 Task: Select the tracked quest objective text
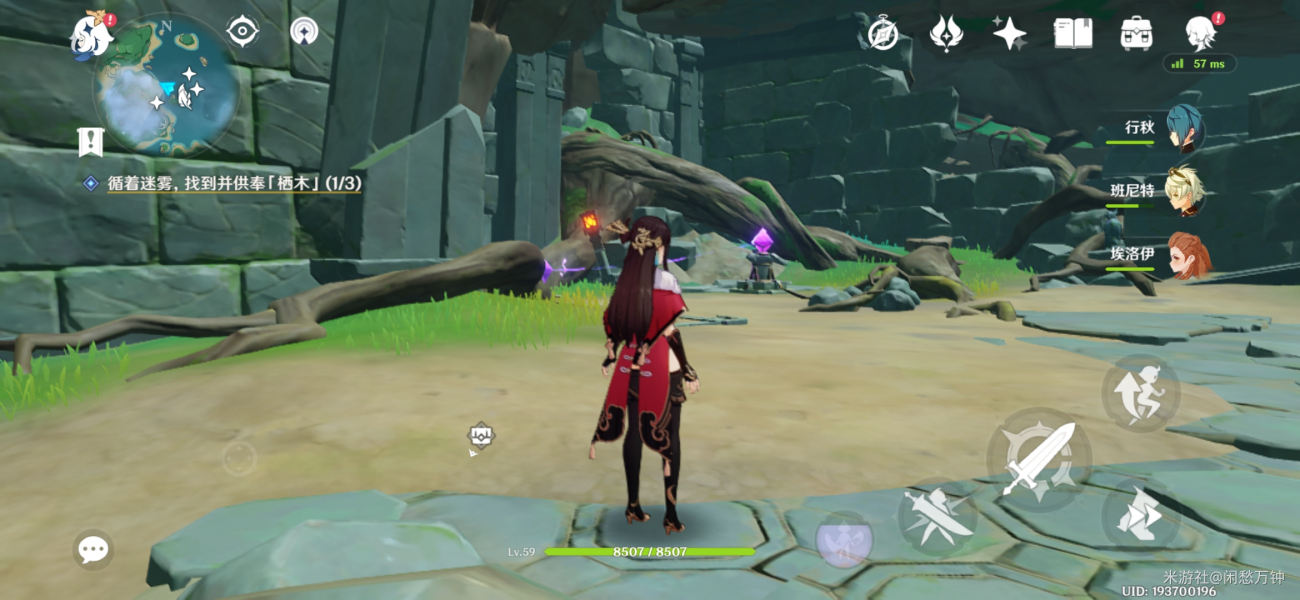234,184
